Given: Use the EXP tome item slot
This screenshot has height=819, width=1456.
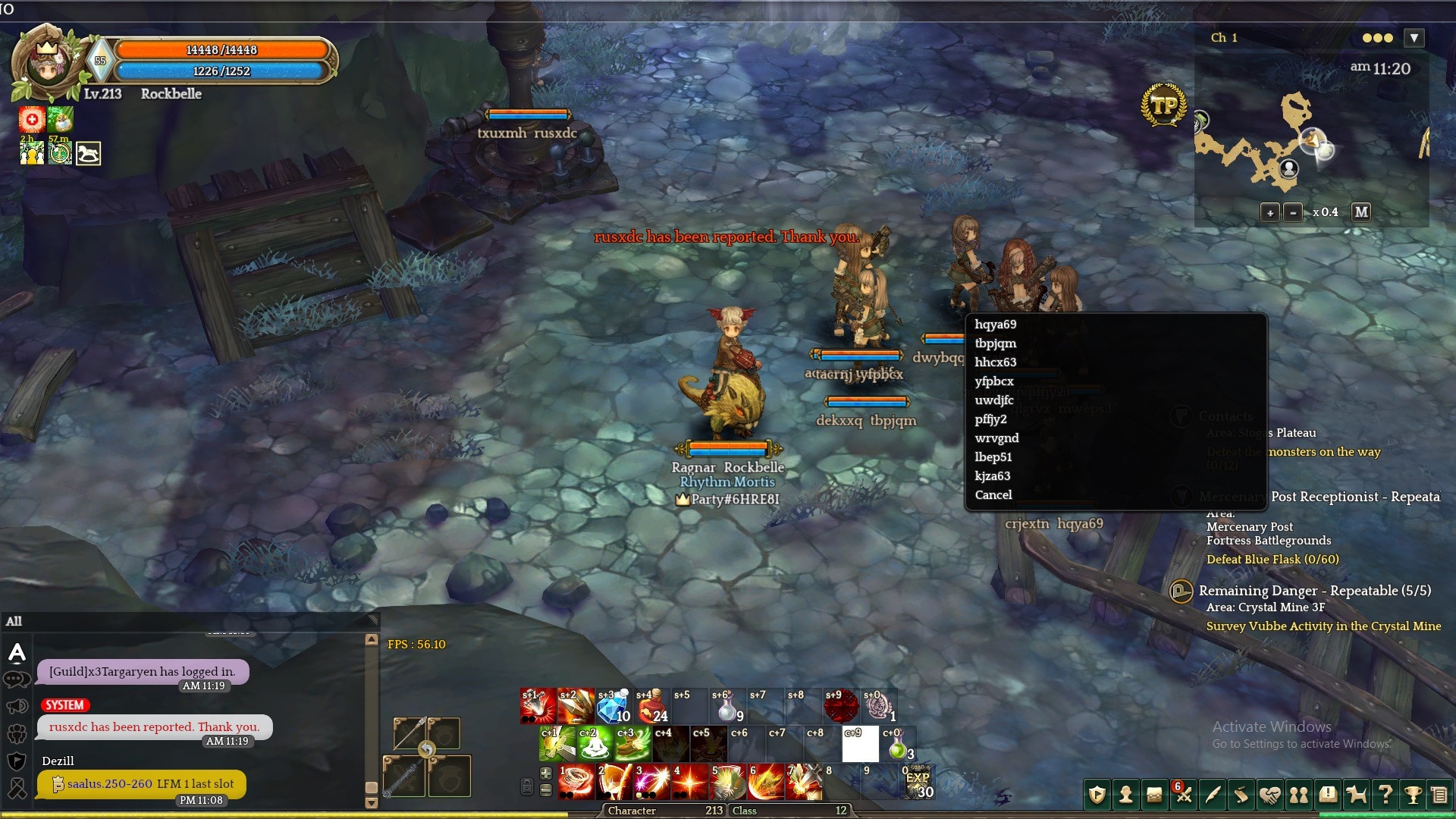Looking at the screenshot, I should pyautogui.click(x=918, y=783).
